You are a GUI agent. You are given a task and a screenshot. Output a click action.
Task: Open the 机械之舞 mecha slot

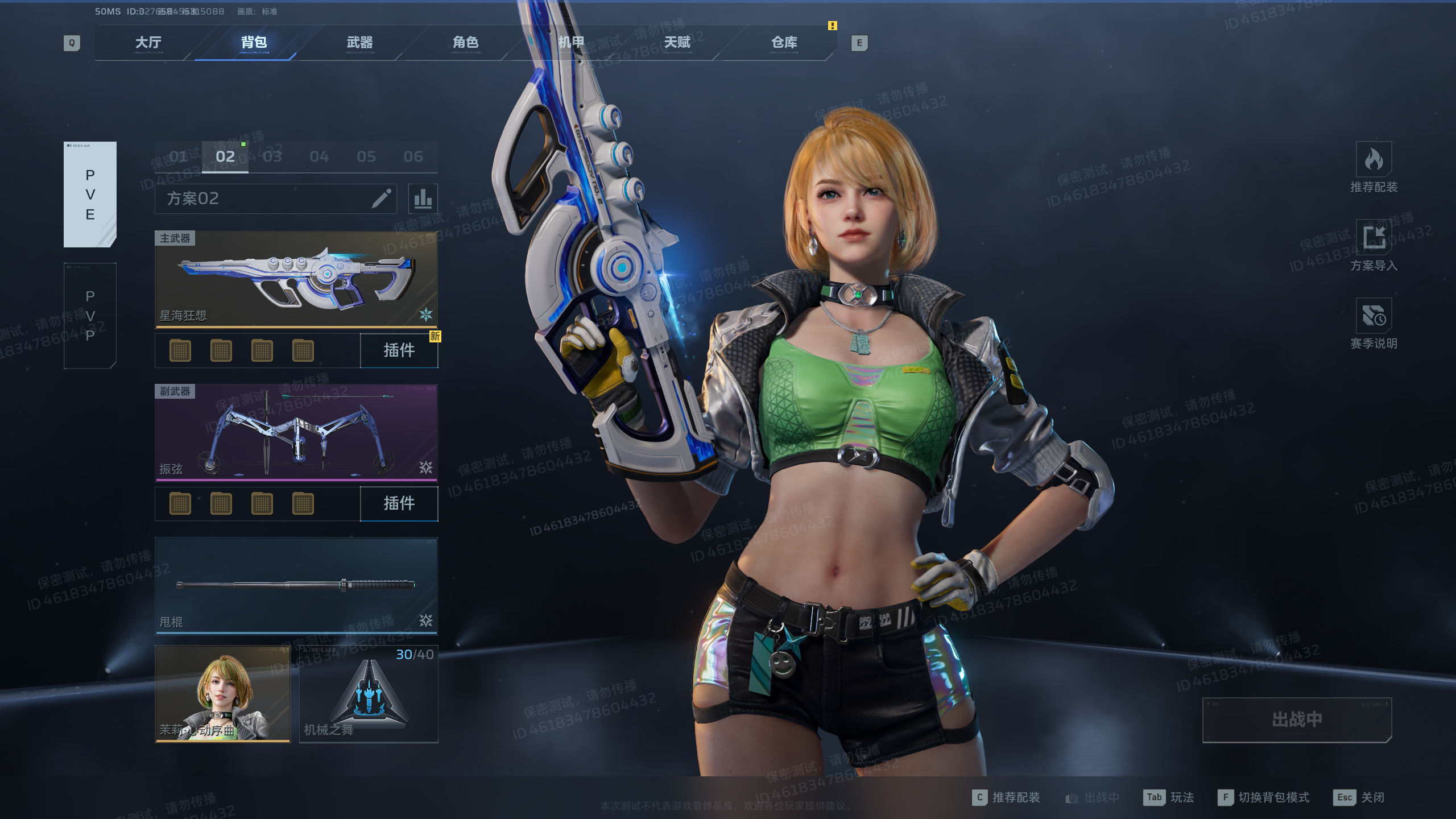coord(369,694)
